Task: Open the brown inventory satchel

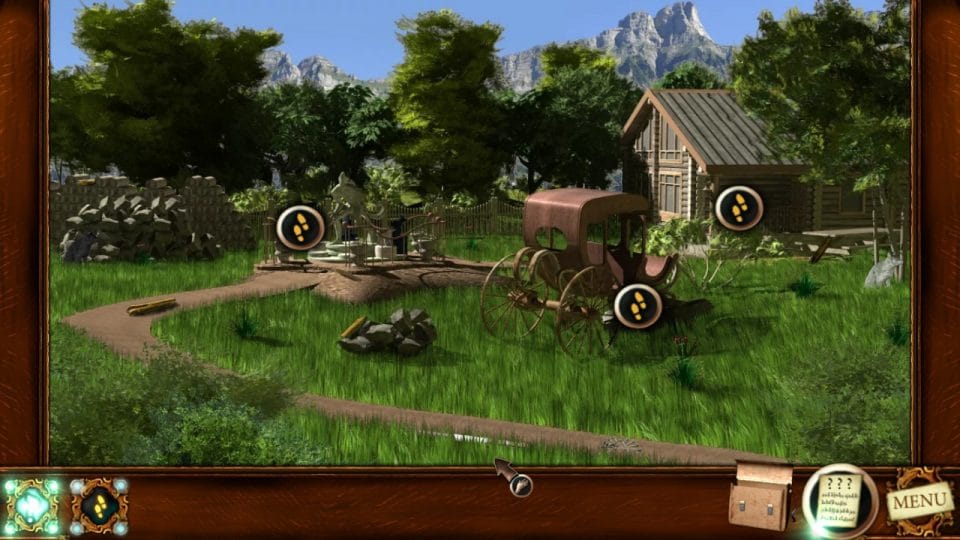Action: pos(761,497)
